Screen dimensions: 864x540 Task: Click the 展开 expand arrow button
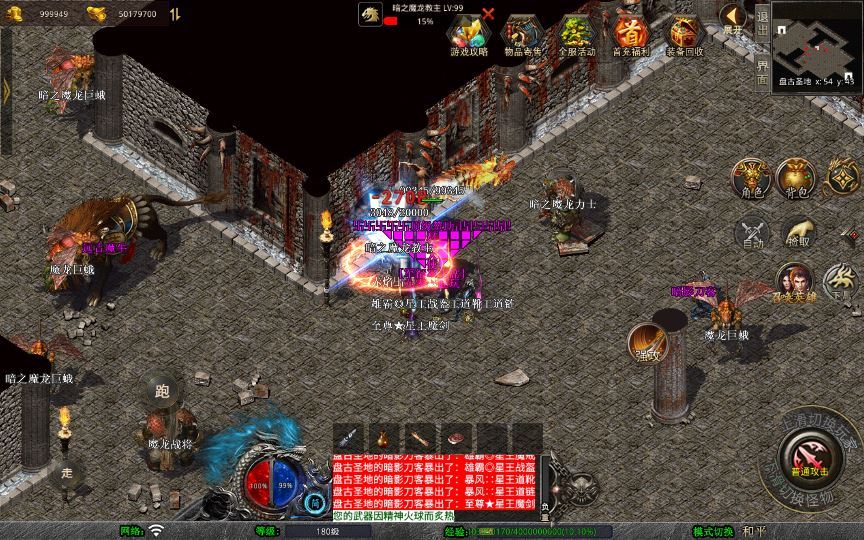coord(734,19)
